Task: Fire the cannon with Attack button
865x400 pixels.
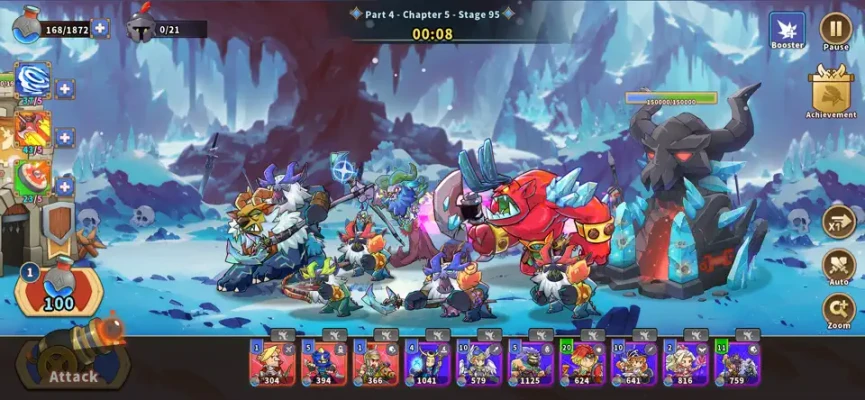Action: pyautogui.click(x=75, y=360)
